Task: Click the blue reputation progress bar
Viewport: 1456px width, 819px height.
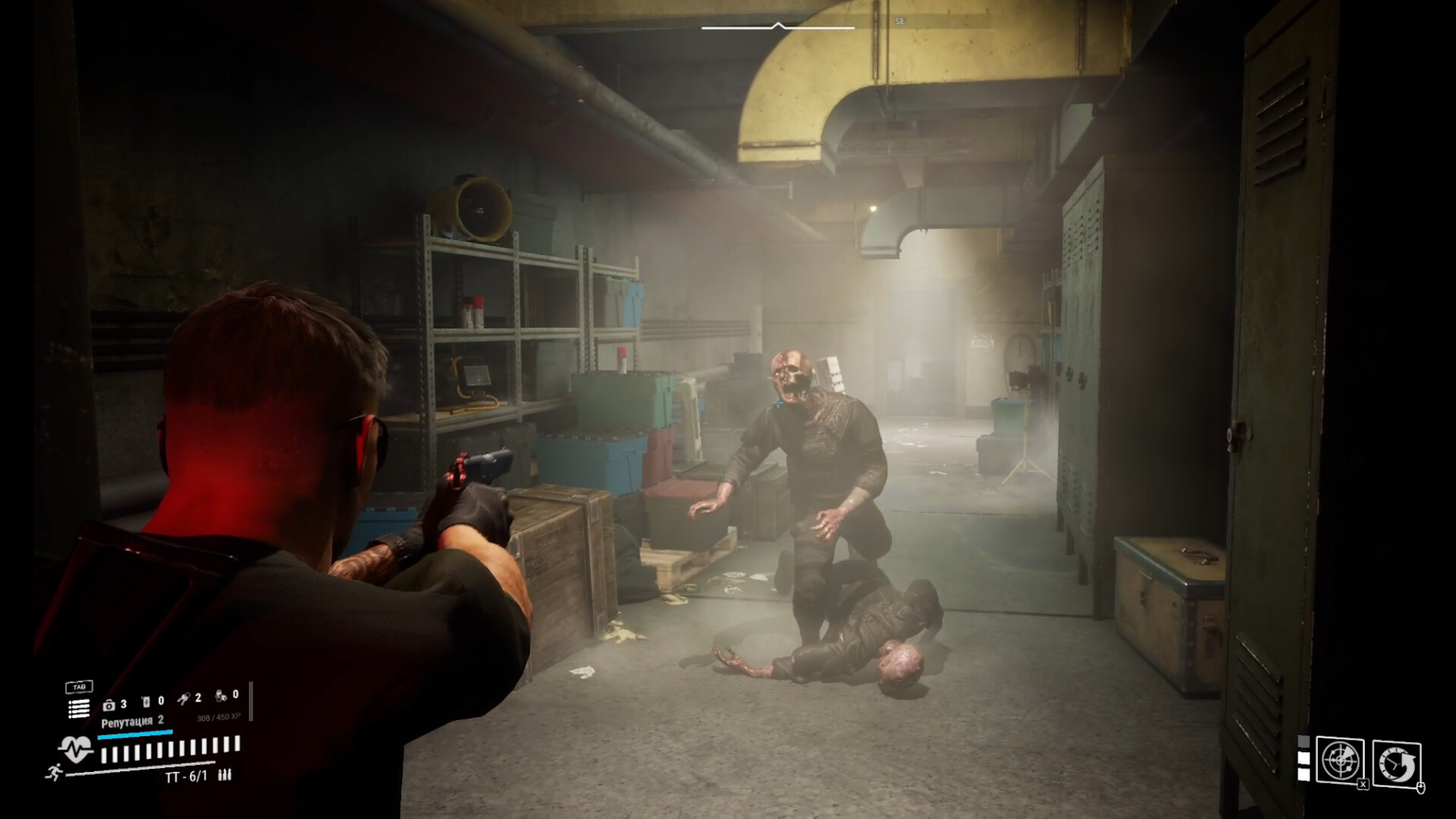Action: (135, 733)
